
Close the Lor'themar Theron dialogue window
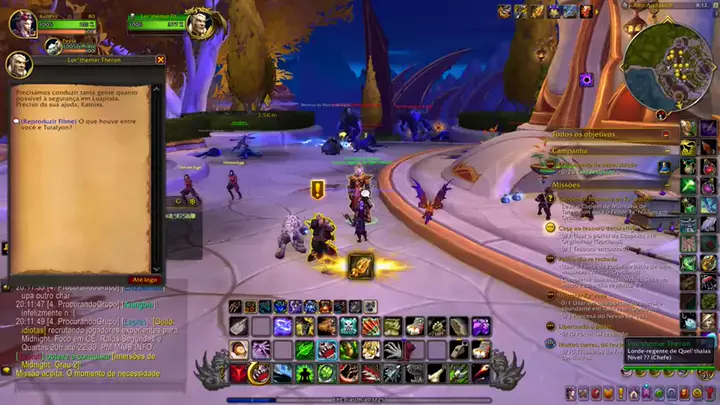tap(159, 60)
